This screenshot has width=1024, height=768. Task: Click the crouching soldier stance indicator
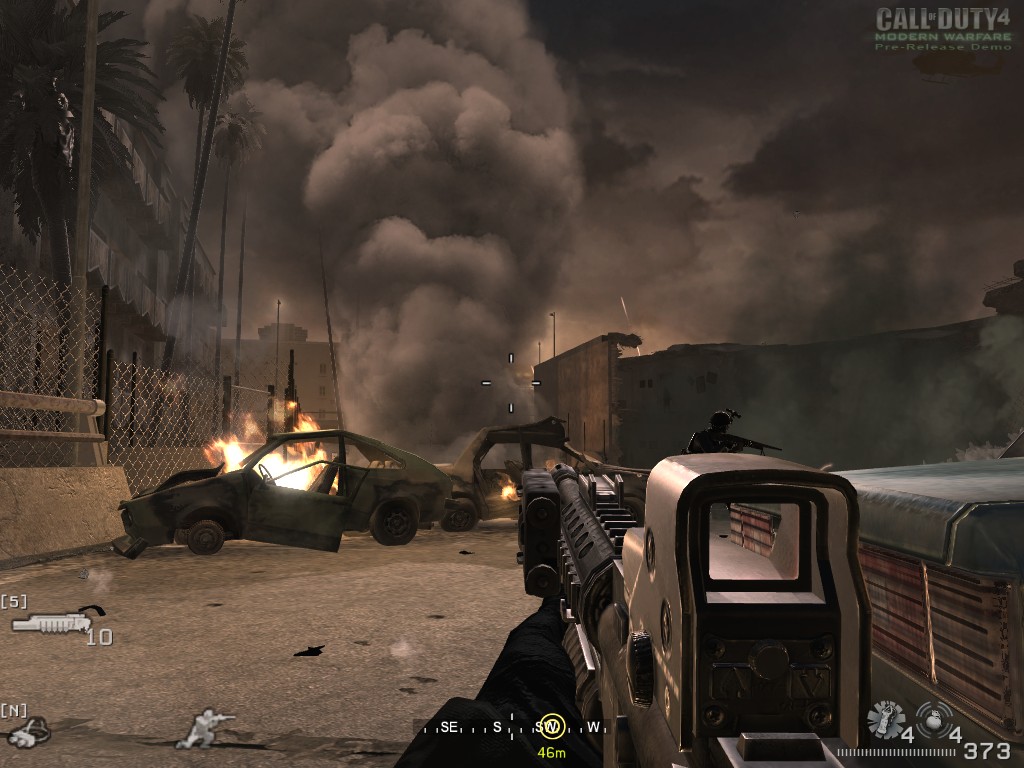[x=206, y=727]
